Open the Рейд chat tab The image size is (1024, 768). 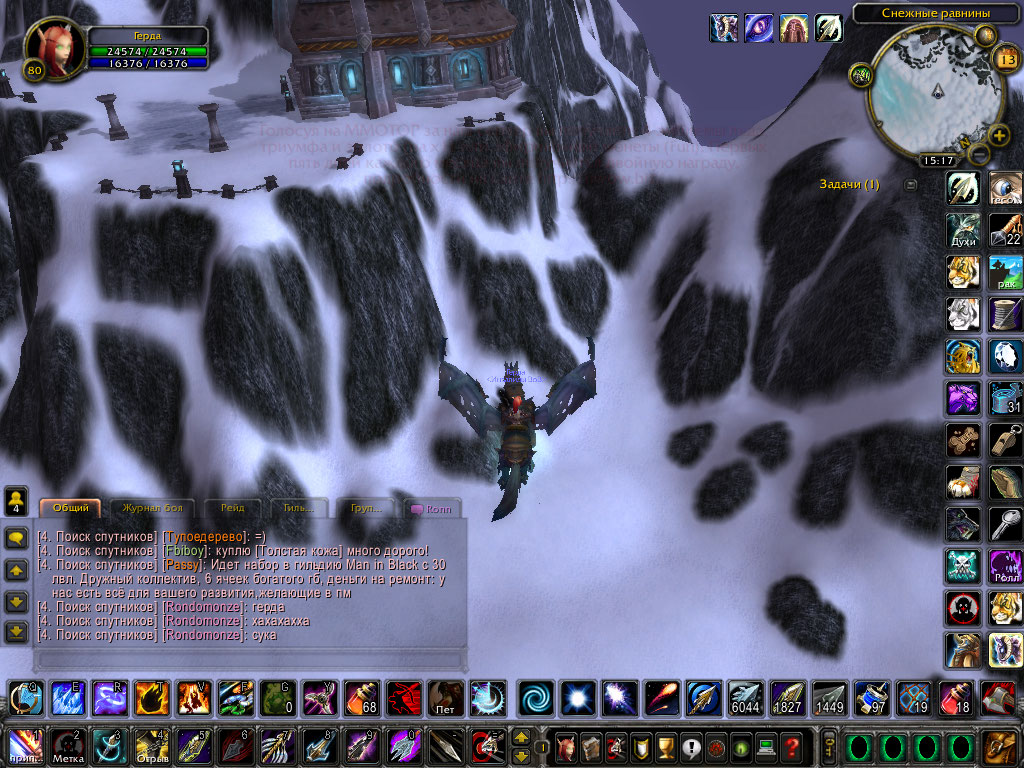231,508
